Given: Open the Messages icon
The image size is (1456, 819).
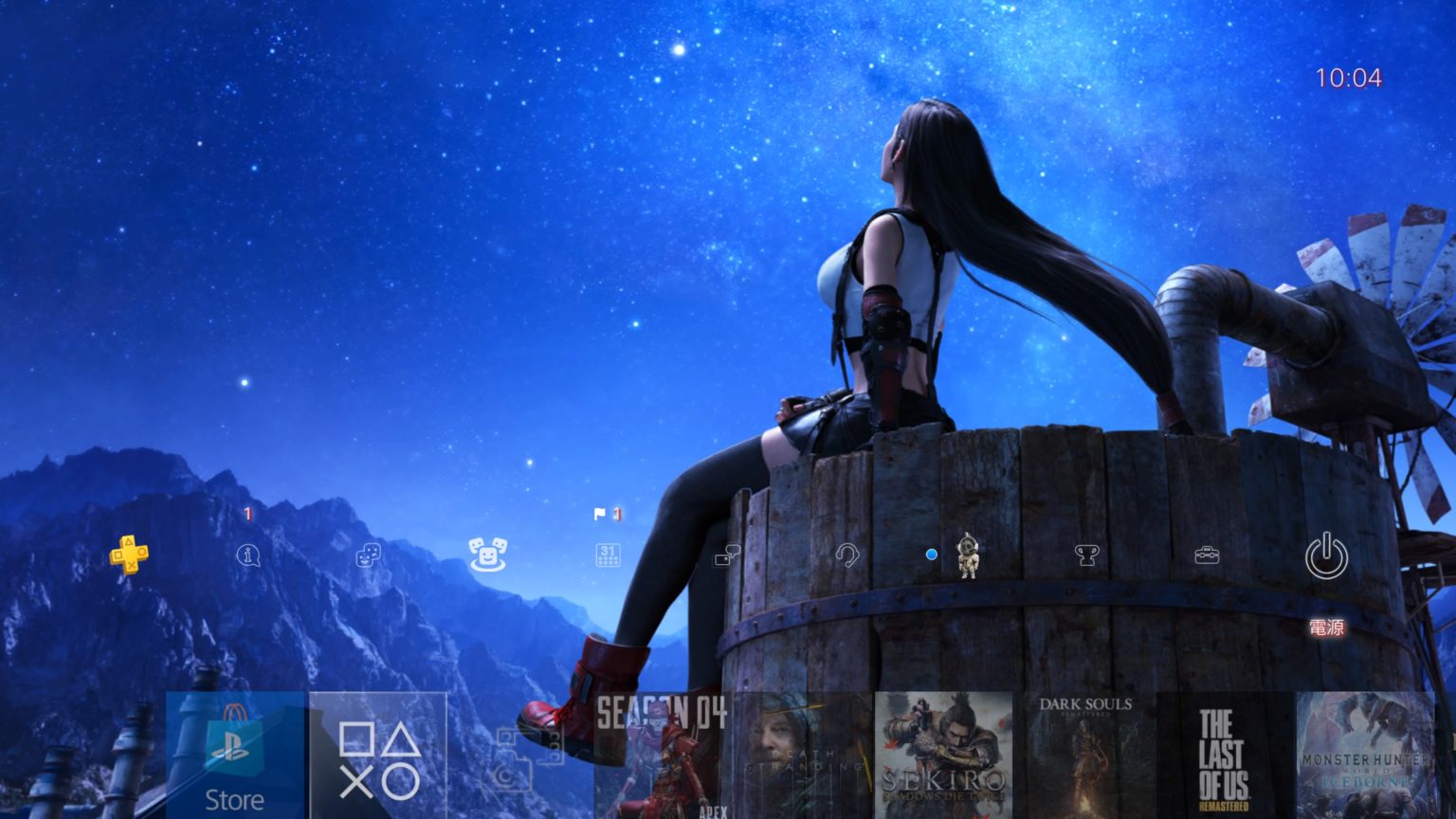Looking at the screenshot, I should 727,555.
